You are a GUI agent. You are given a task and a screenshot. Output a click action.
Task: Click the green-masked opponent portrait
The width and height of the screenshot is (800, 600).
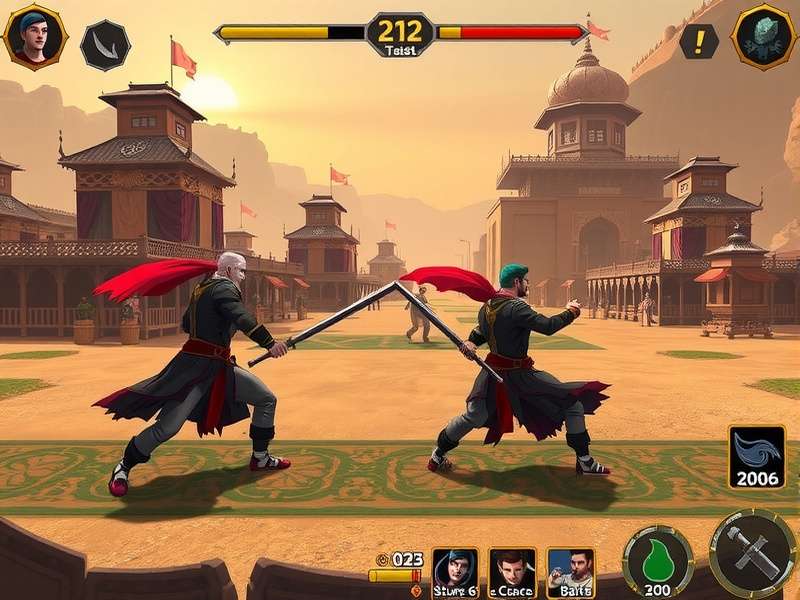764,37
